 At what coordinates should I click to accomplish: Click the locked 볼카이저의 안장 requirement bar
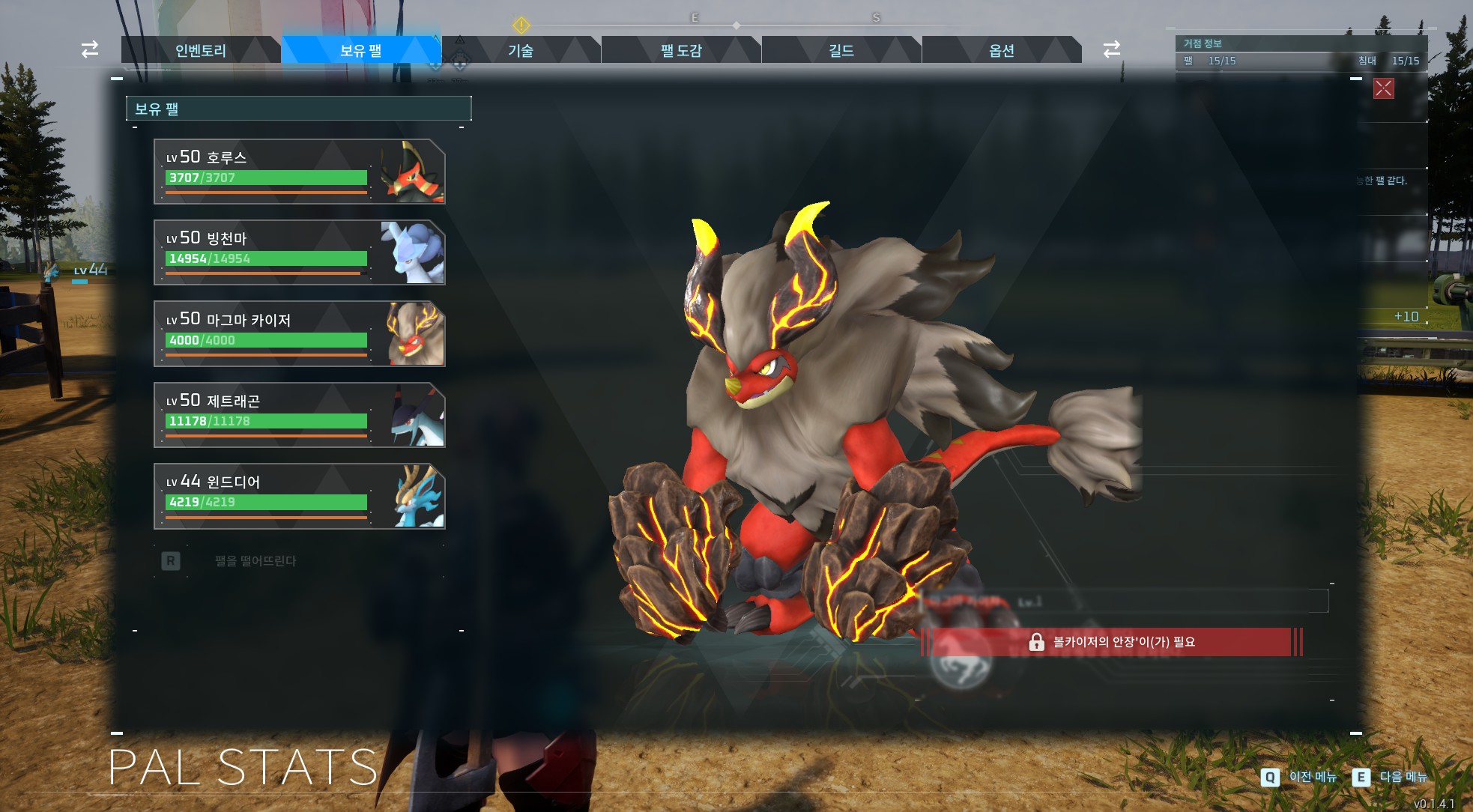[1112, 642]
